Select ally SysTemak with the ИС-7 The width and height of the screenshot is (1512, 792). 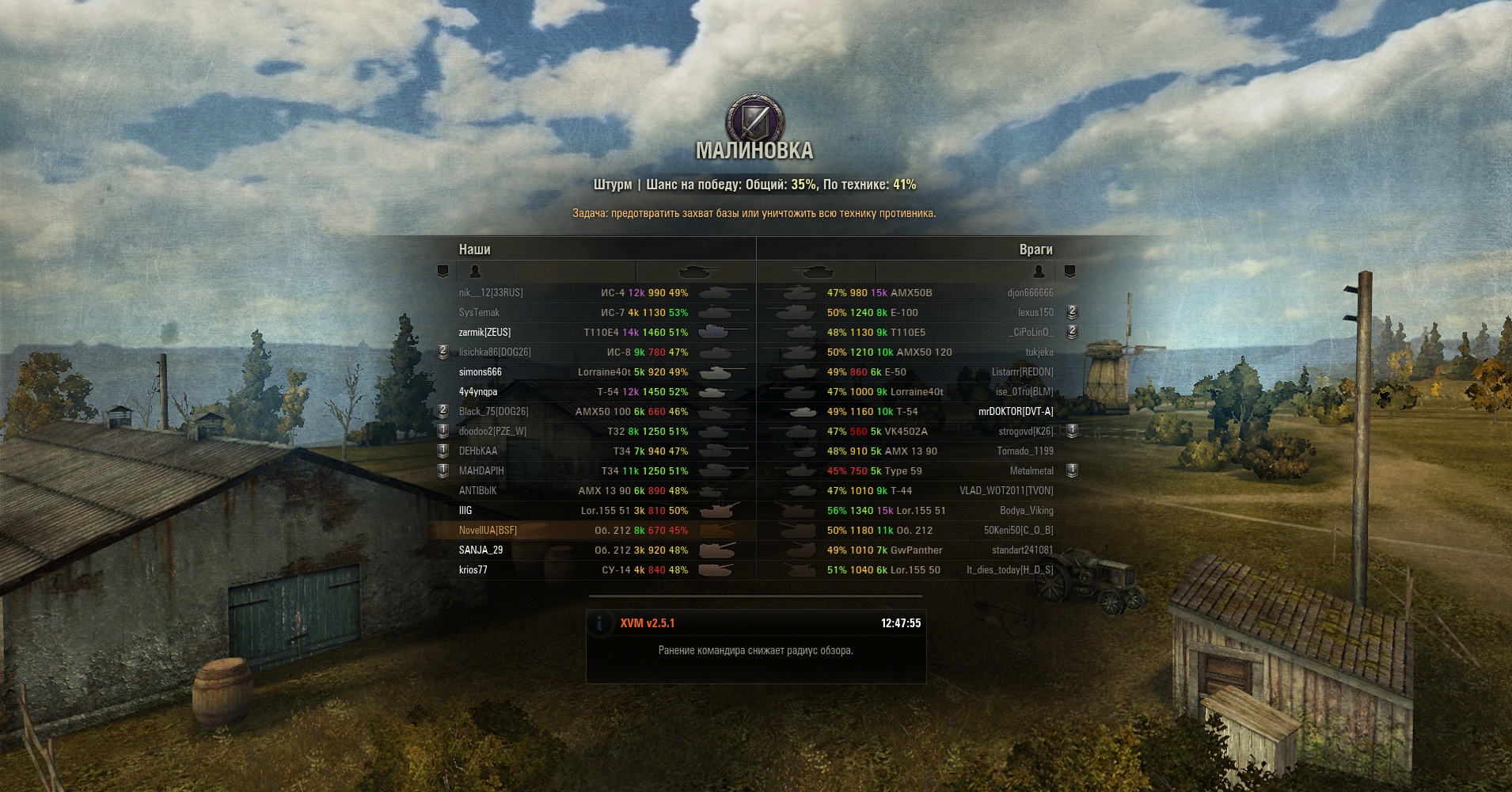(x=479, y=313)
